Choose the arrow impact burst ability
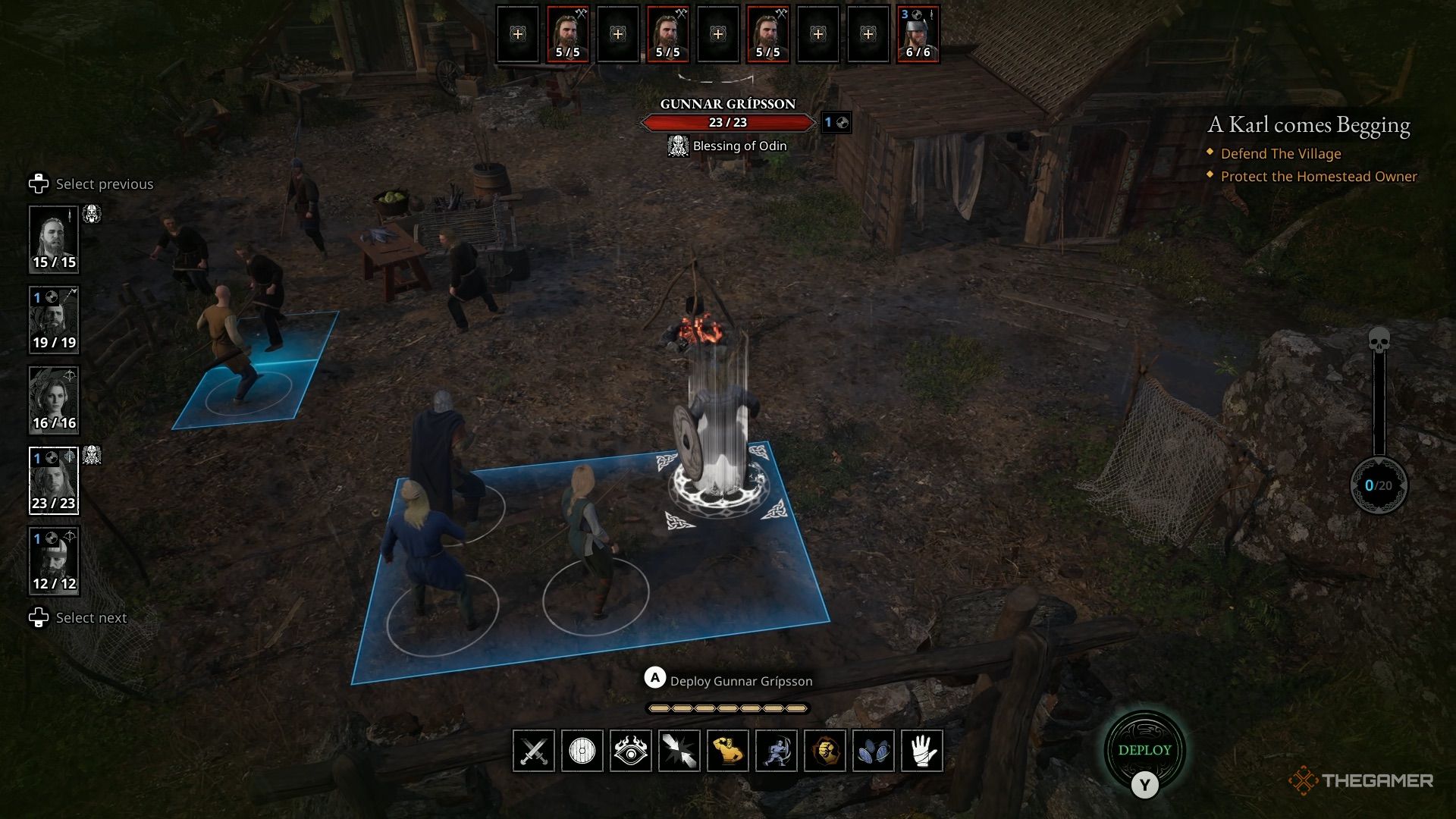The image size is (1456, 819). 679,752
